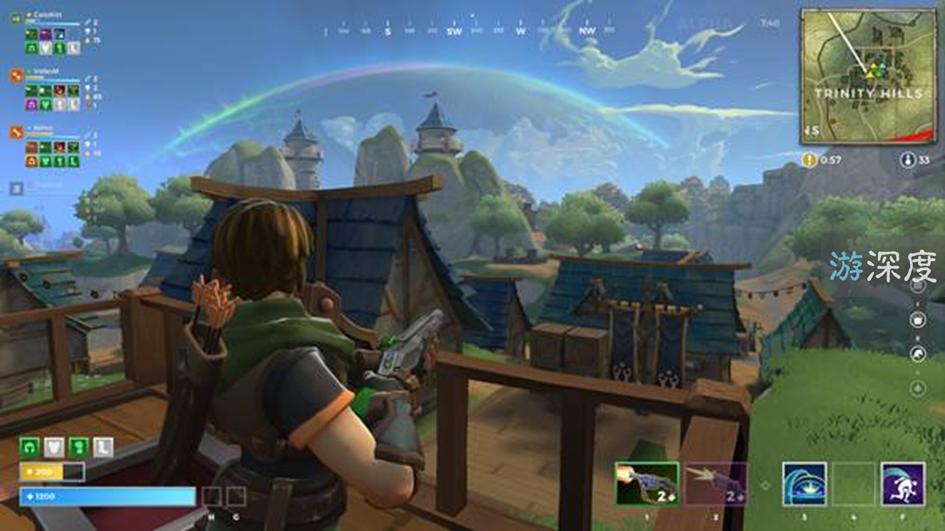Screen dimensions: 945x531
Task: Select the top teammate's name in the squad list
Action: click(48, 16)
